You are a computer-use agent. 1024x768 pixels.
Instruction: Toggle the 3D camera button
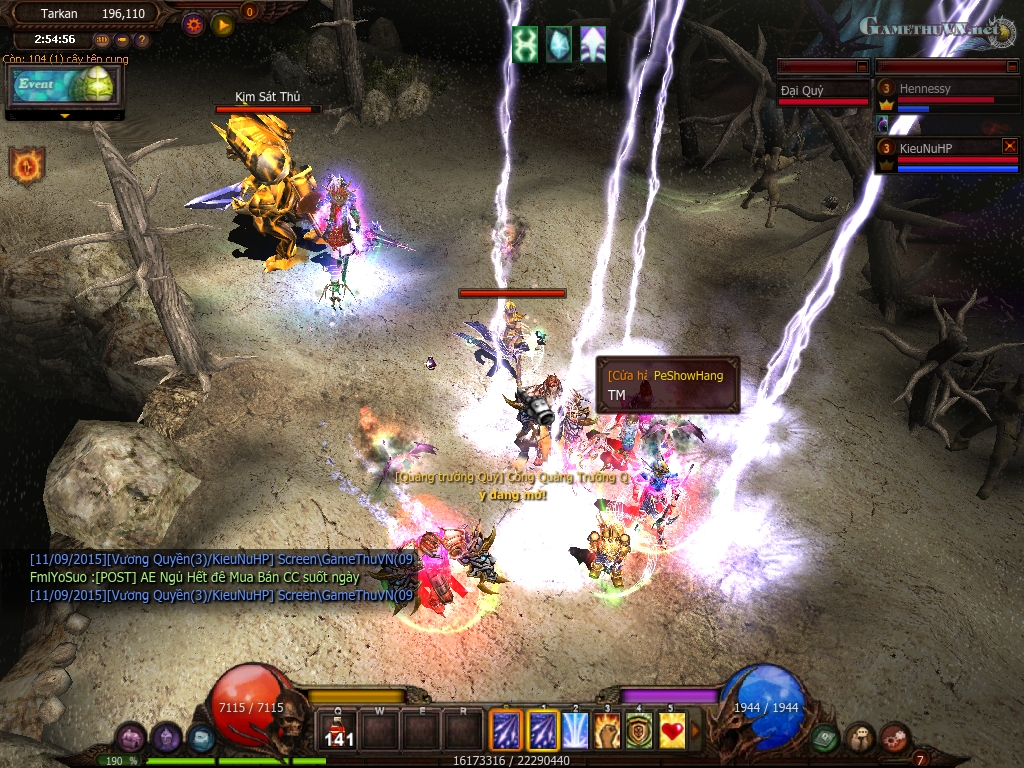pyautogui.click(x=102, y=40)
